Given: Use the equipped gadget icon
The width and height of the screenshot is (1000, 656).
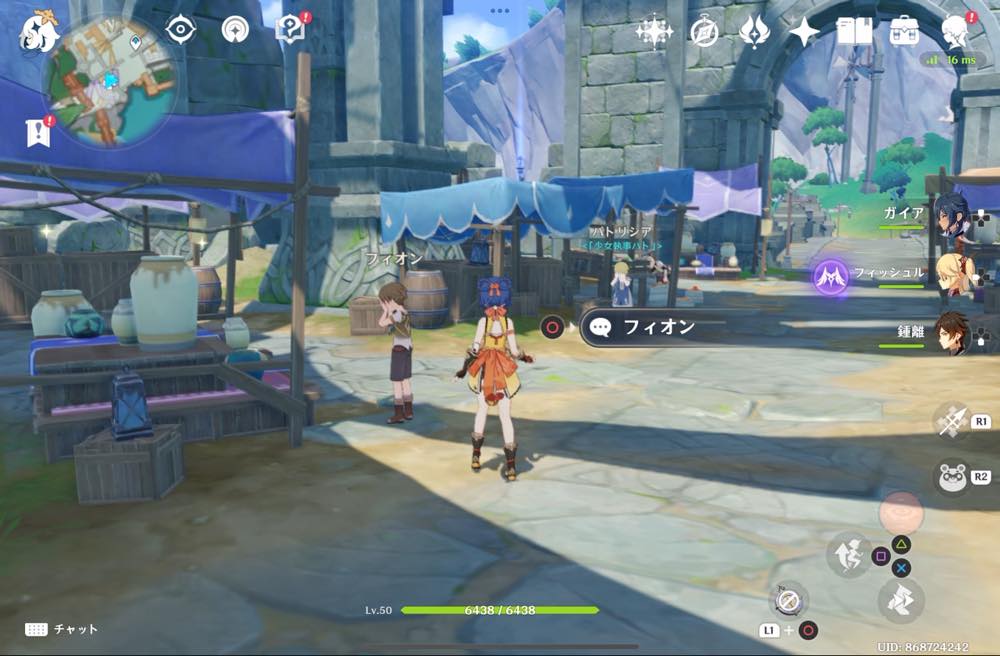Looking at the screenshot, I should click(x=789, y=599).
